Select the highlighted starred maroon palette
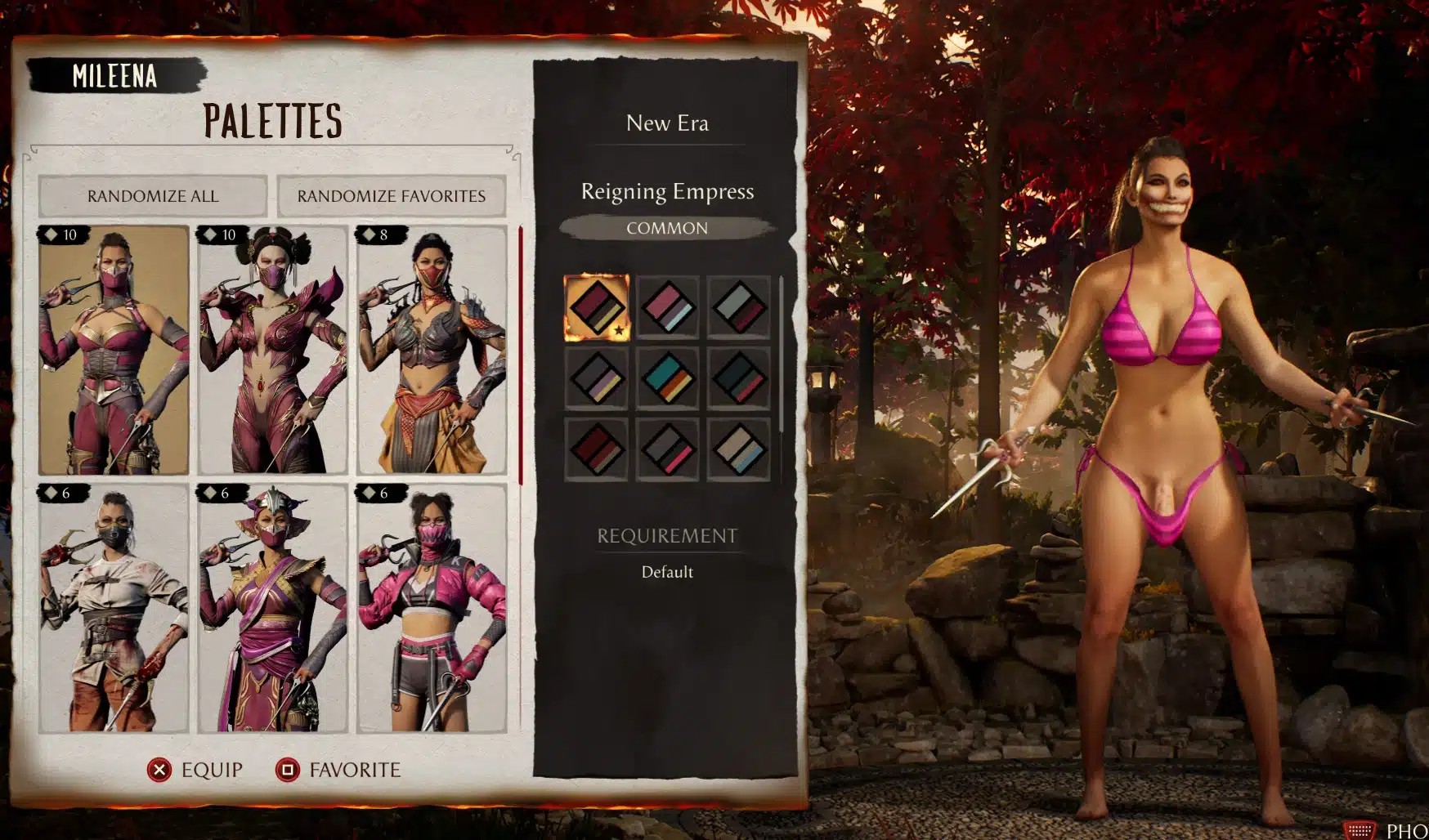The image size is (1429, 840). pos(597,307)
